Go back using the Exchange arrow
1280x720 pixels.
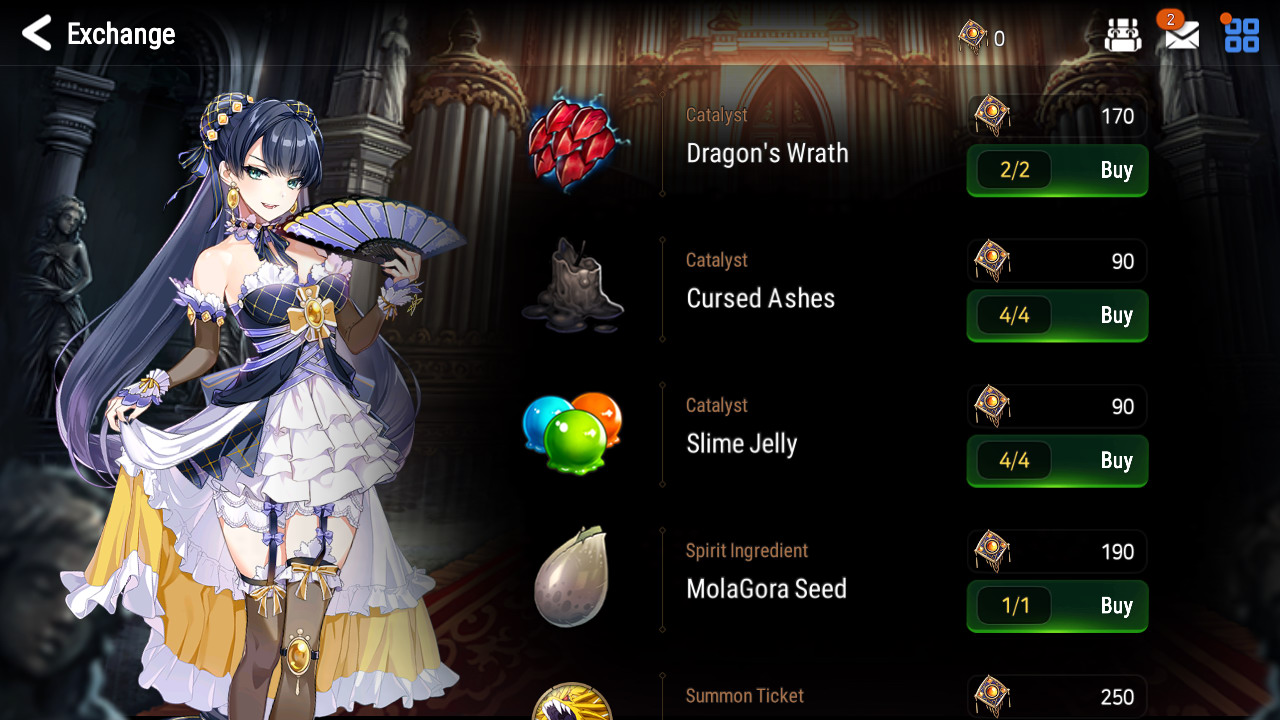pyautogui.click(x=37, y=34)
